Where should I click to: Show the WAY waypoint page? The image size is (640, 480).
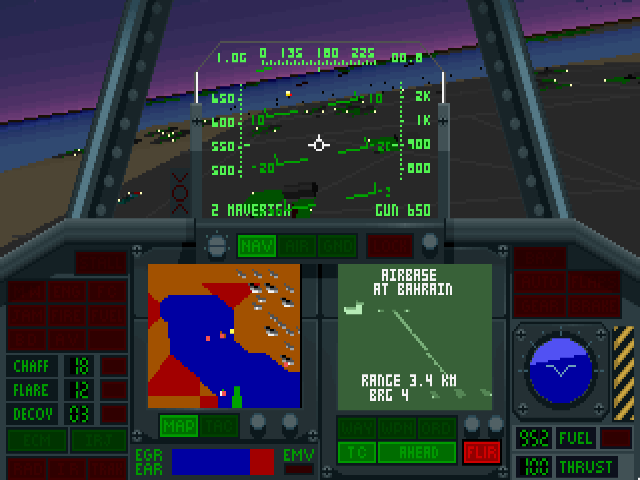point(354,427)
